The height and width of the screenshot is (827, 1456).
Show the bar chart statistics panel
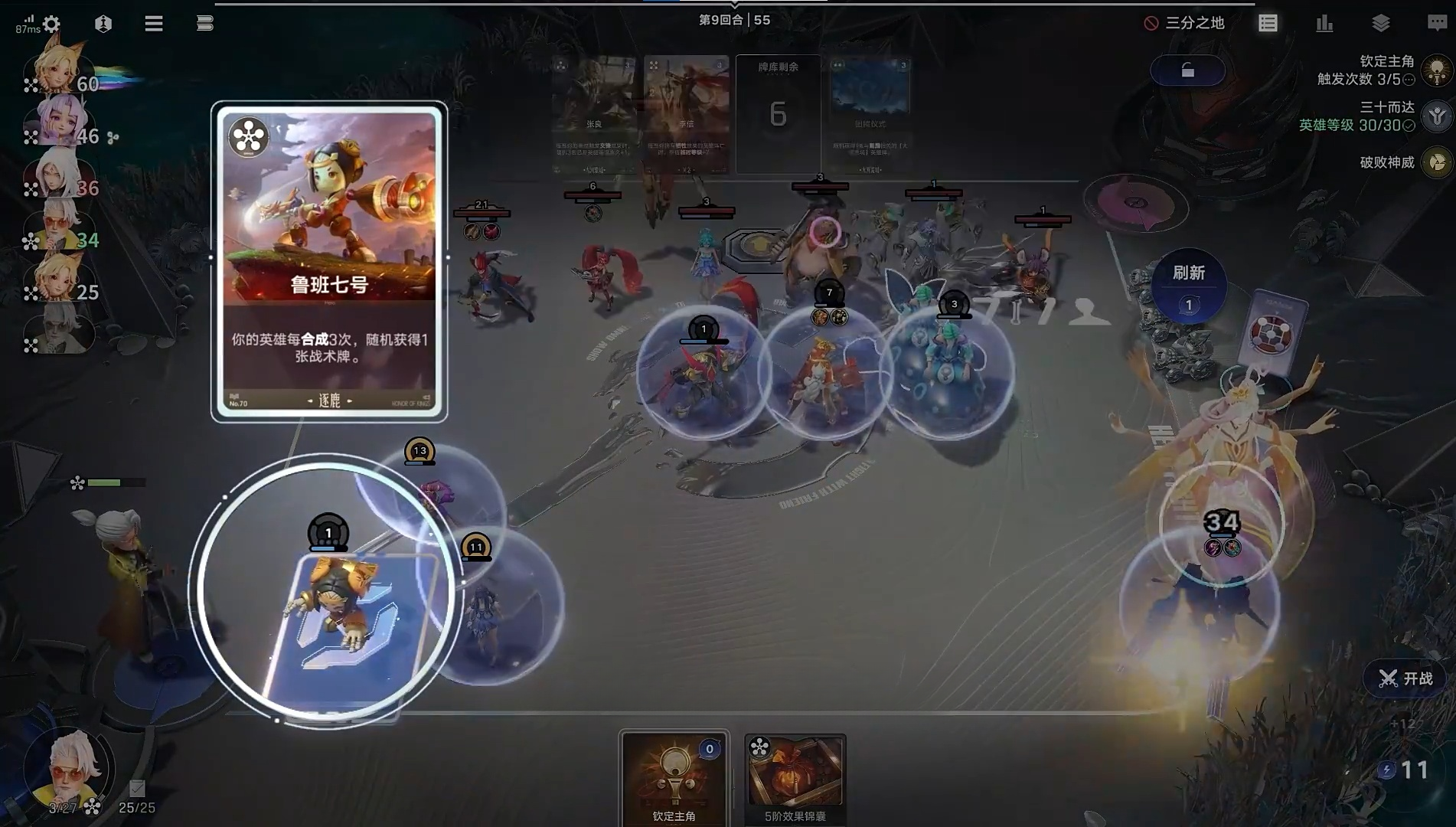[1324, 24]
